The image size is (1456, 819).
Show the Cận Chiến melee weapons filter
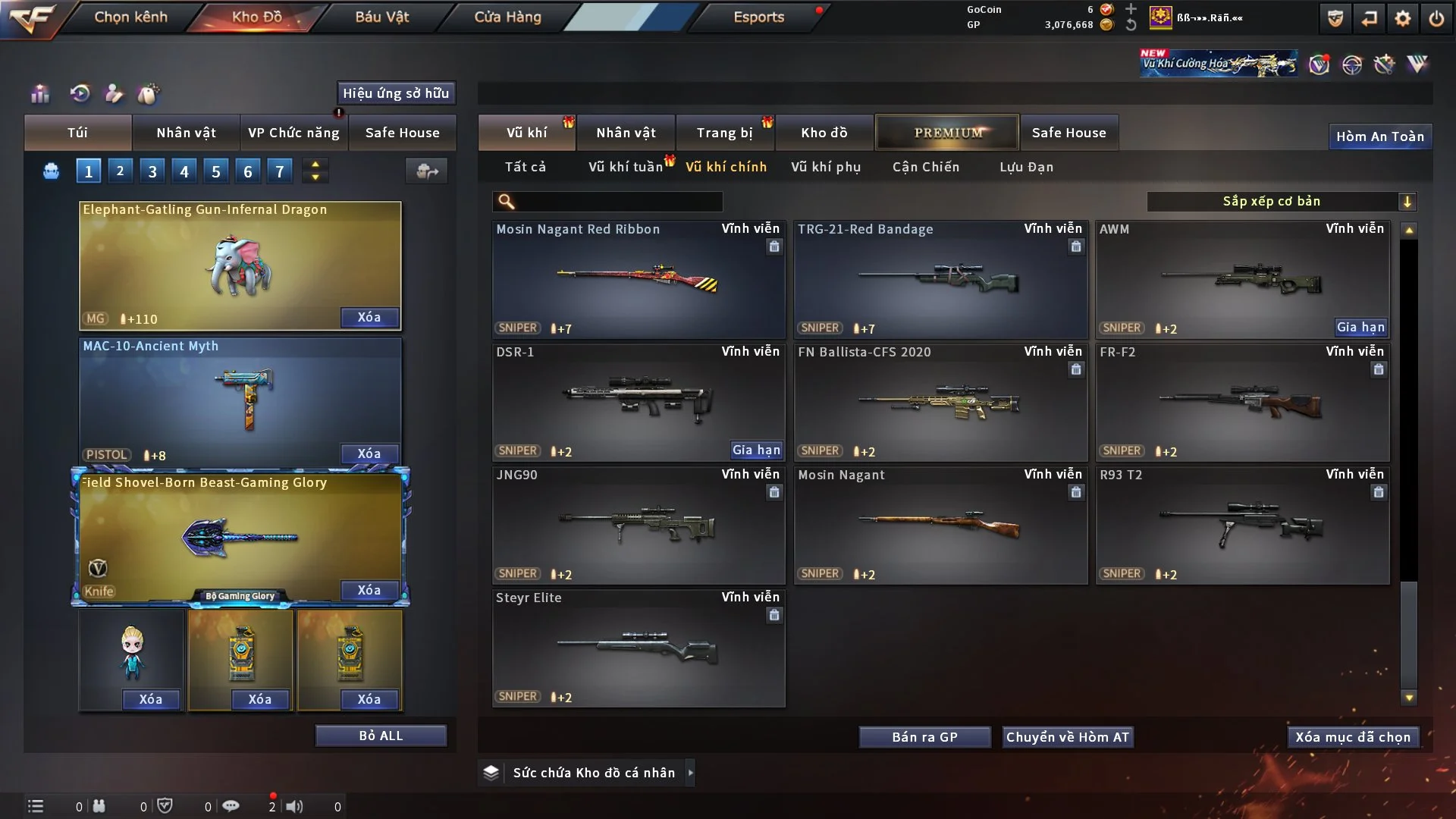pos(926,167)
